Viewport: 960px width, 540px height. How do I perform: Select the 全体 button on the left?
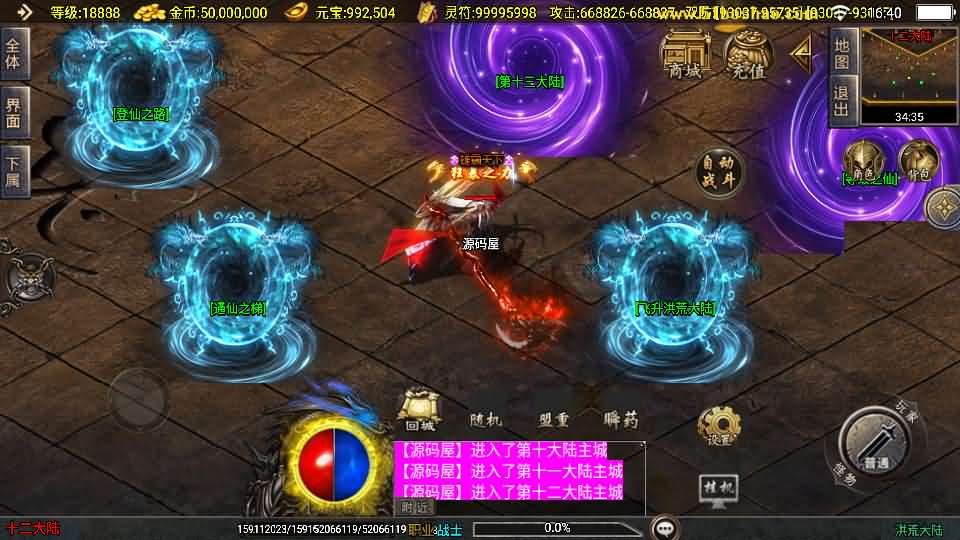pyautogui.click(x=14, y=53)
